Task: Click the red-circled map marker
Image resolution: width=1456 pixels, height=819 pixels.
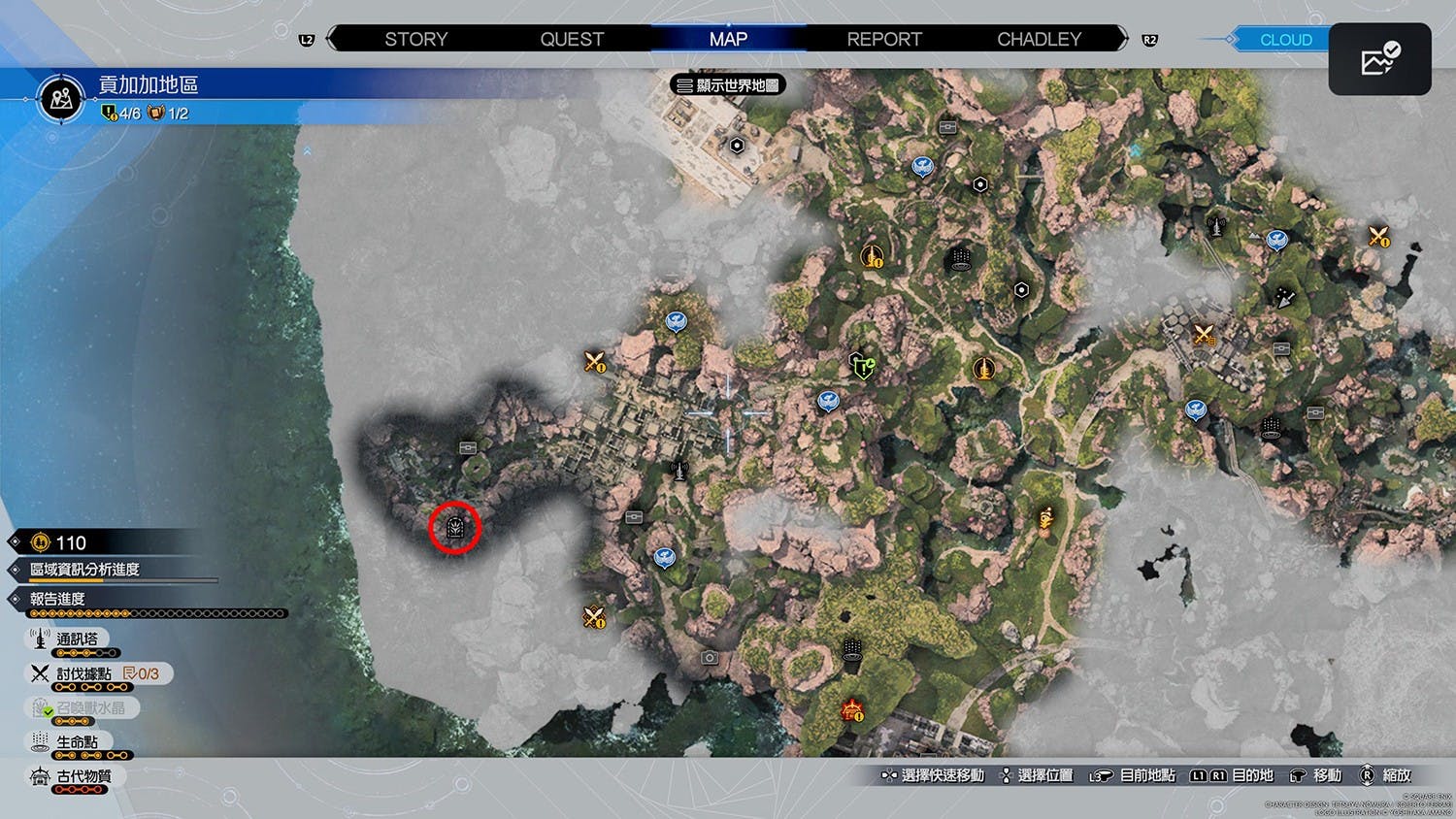Action: (x=454, y=528)
